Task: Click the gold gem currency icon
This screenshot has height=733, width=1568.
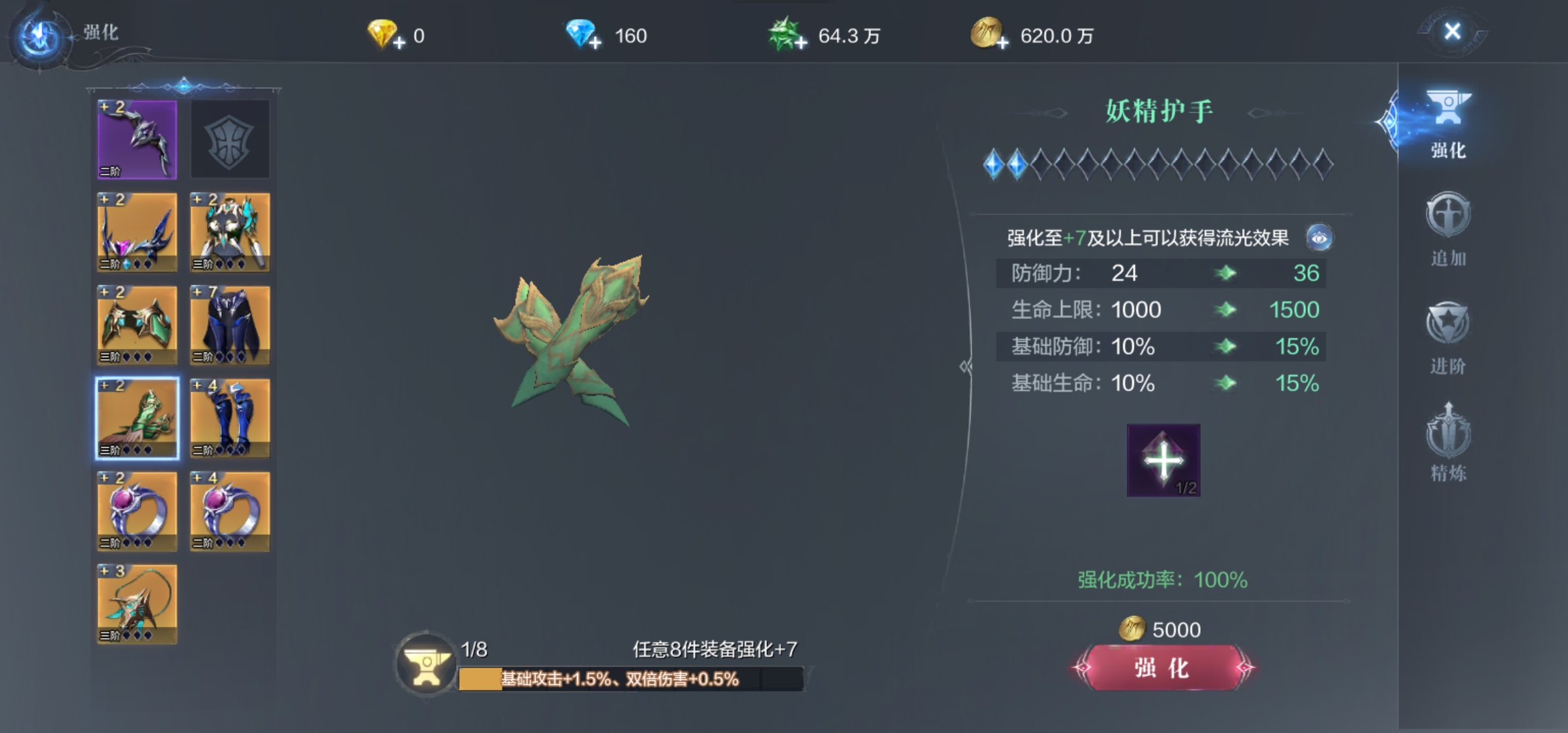Action: click(x=382, y=32)
